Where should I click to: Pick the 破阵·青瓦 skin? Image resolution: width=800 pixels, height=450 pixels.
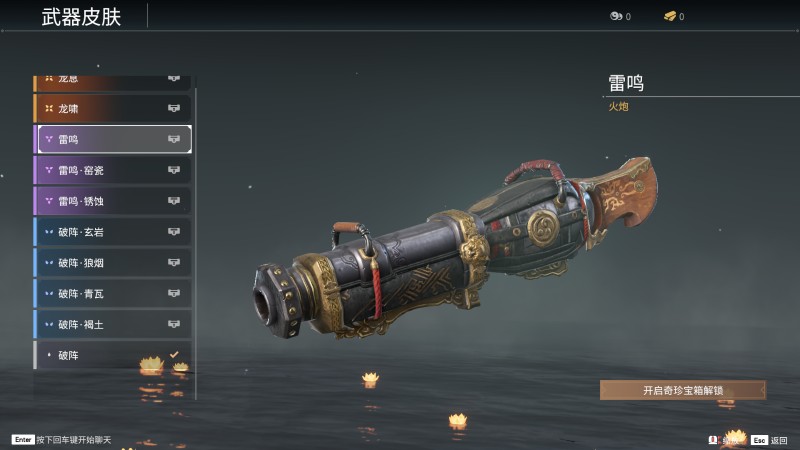(112, 294)
